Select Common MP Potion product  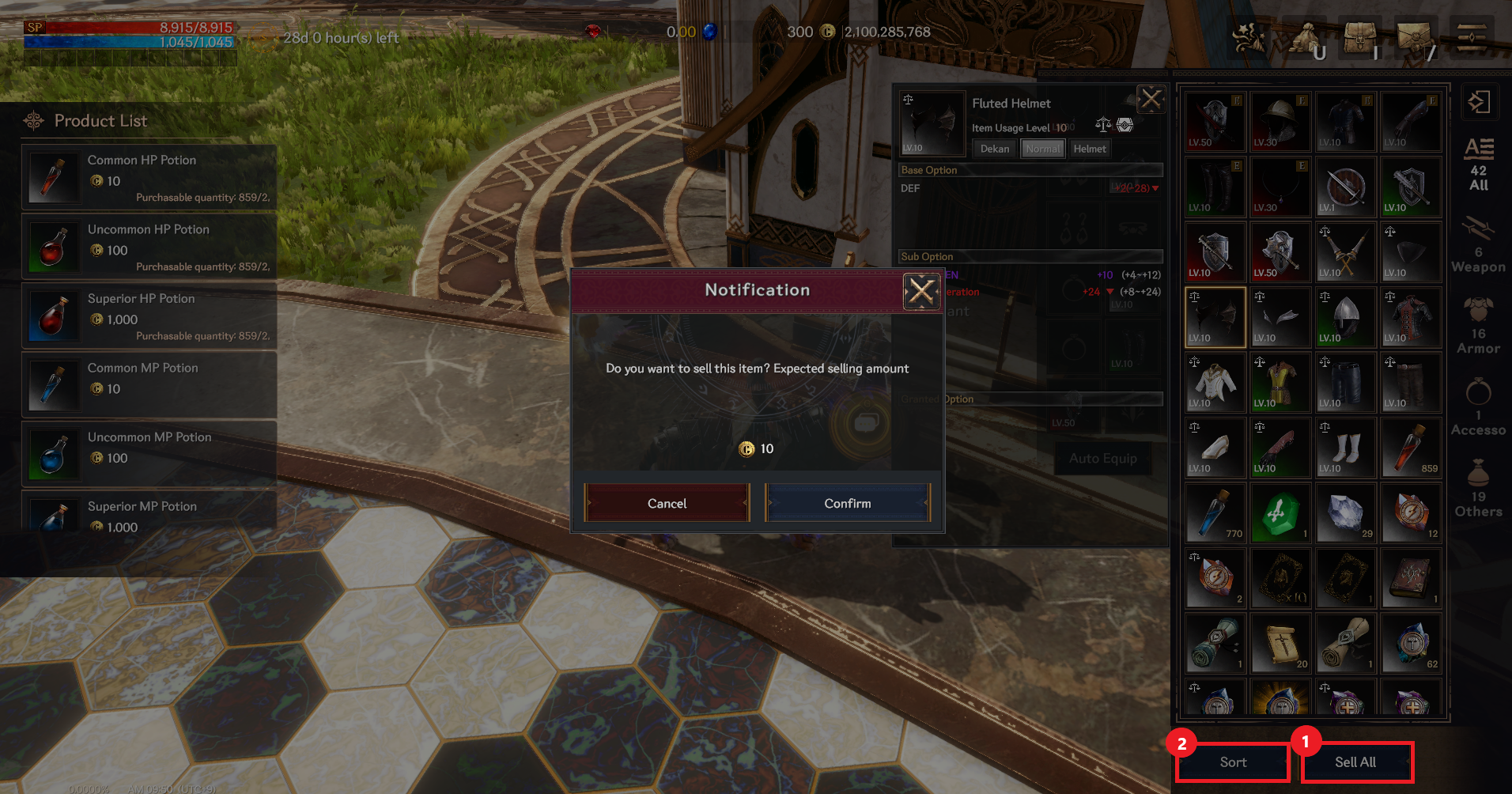point(149,385)
